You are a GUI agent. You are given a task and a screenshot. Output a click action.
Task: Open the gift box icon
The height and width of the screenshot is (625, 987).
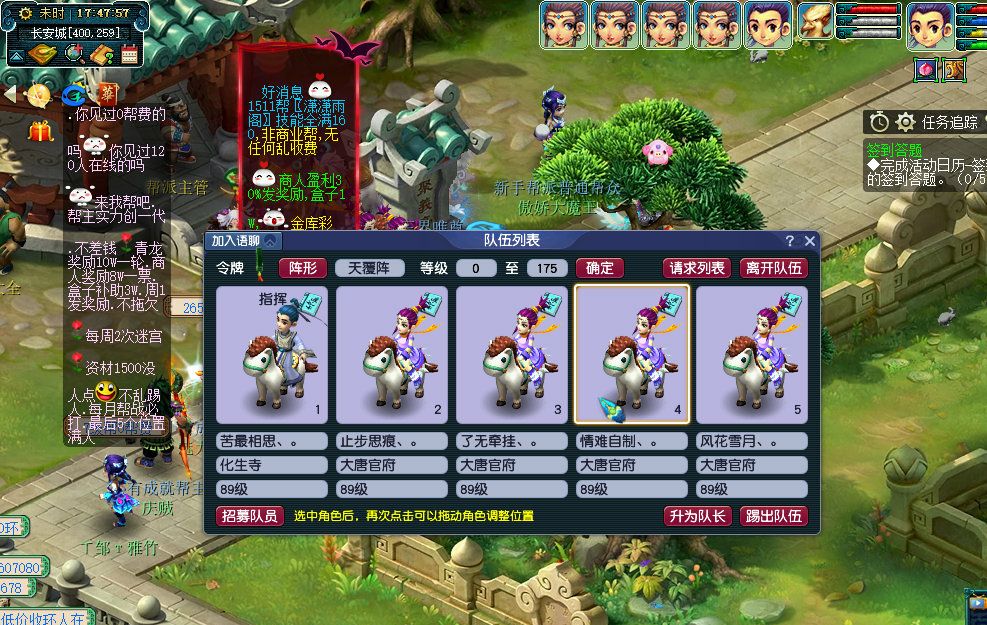point(41,131)
